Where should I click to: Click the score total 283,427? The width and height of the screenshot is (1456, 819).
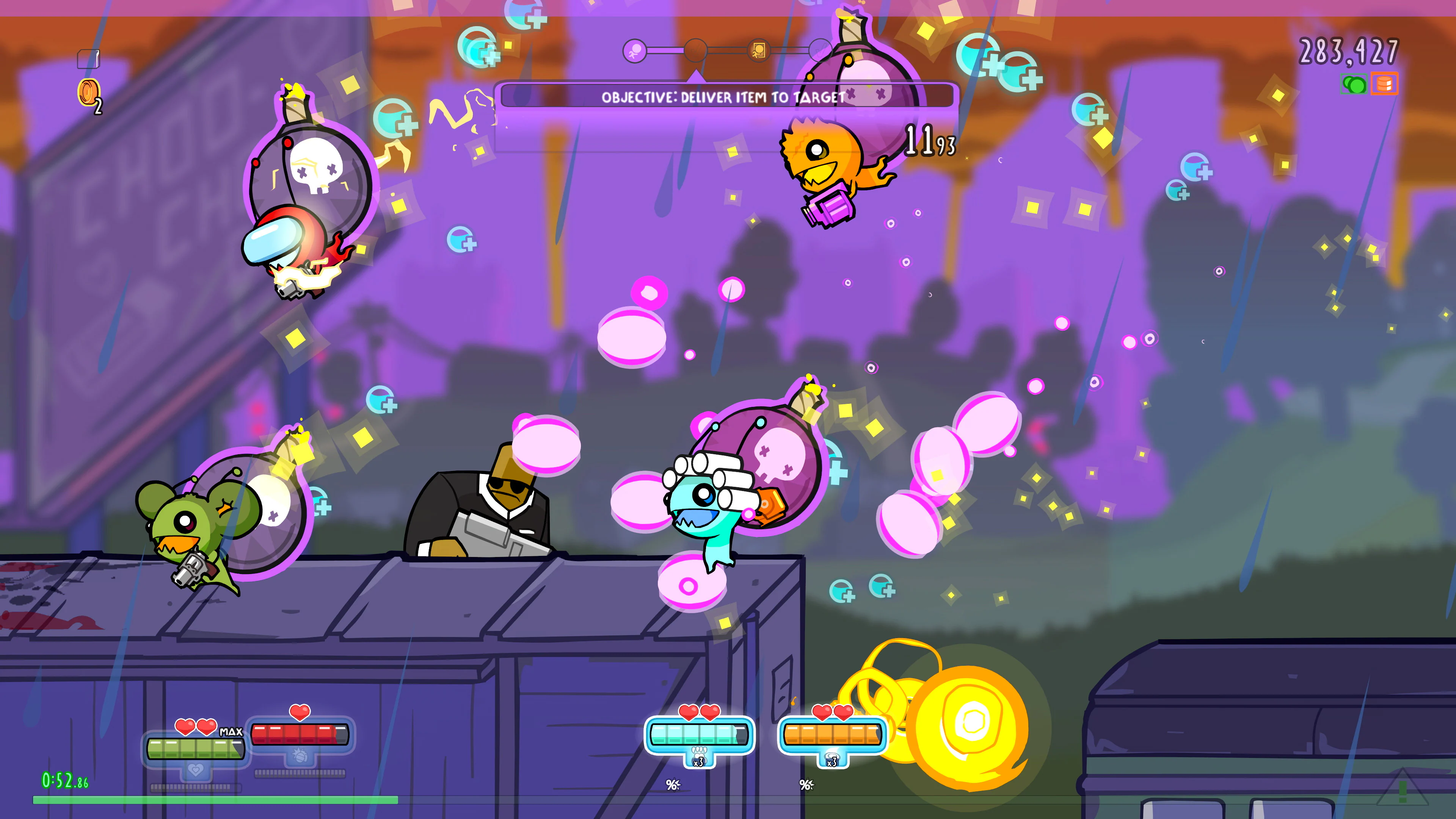point(1349,53)
